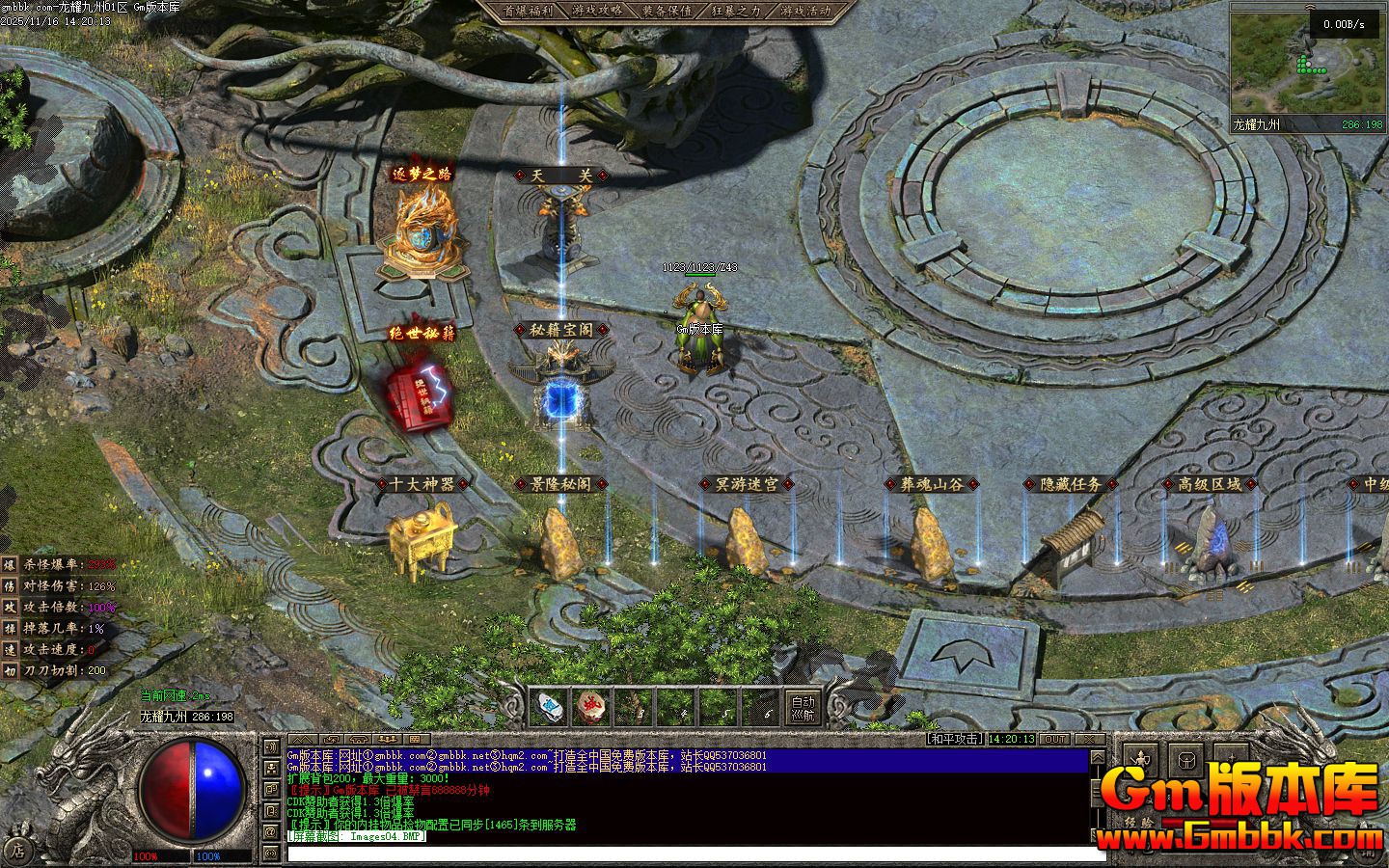1389x868 pixels.
Task: Toggle 自动巡航 auto-navigation
Action: point(803,708)
